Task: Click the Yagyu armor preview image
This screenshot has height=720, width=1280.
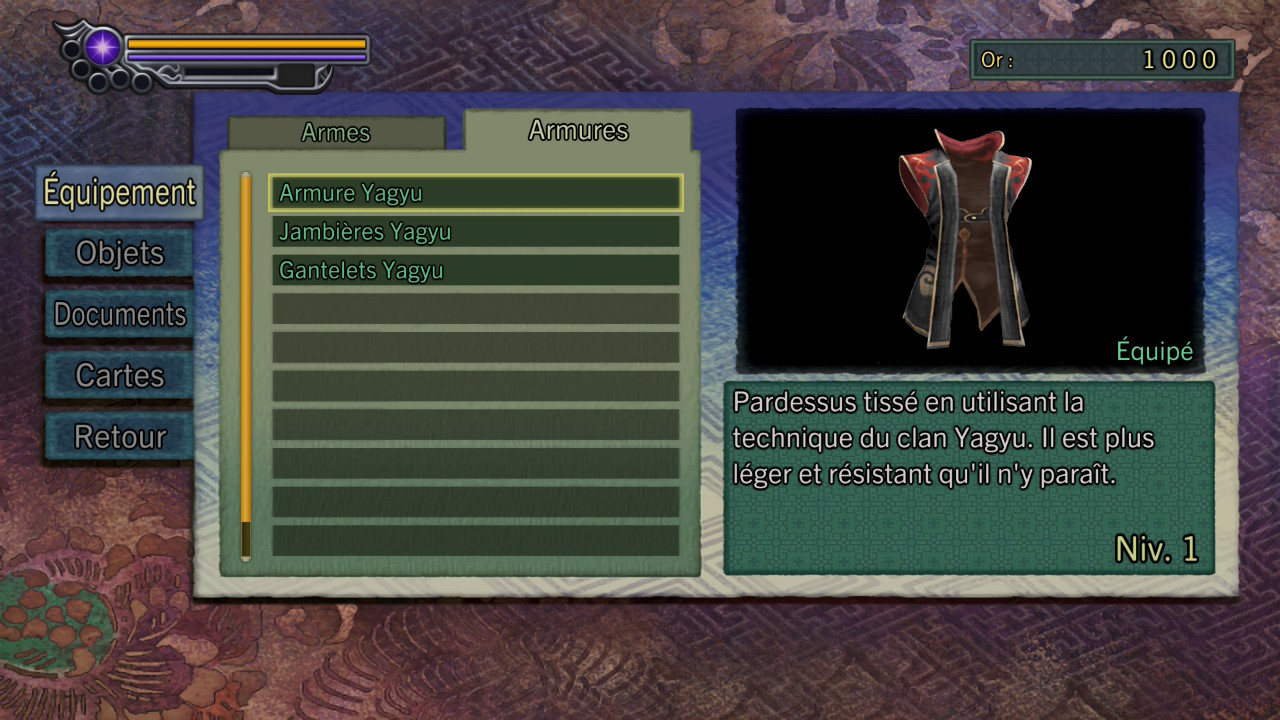Action: [964, 240]
